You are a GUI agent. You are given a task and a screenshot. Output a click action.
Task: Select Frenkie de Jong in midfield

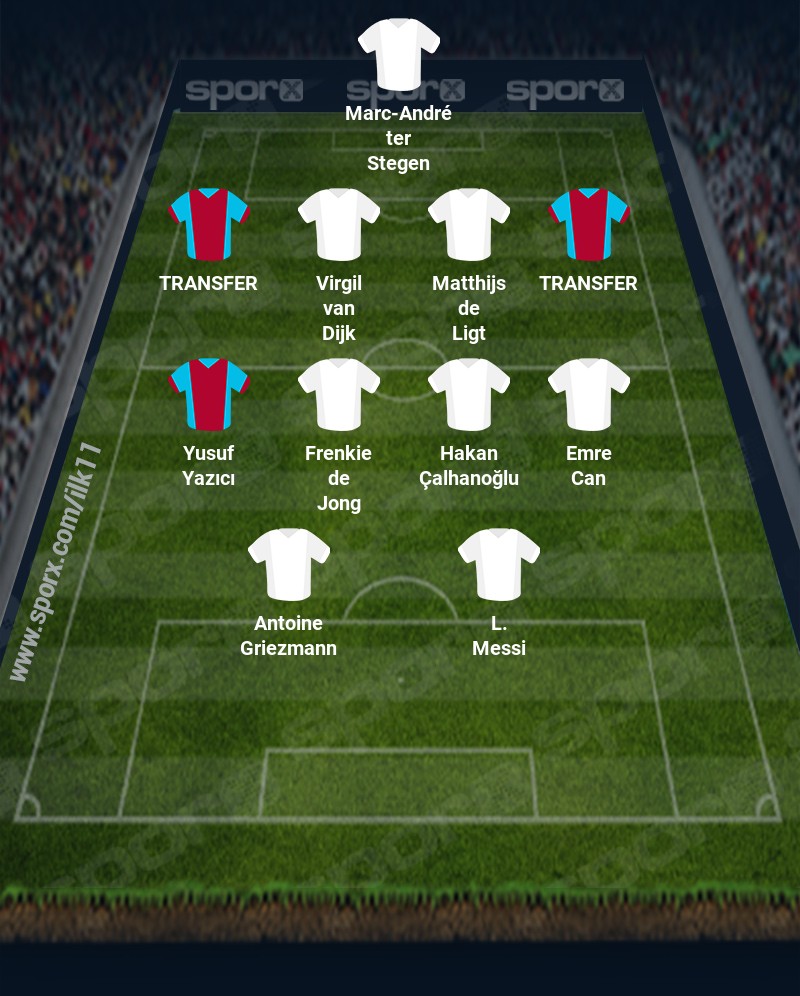tap(338, 394)
